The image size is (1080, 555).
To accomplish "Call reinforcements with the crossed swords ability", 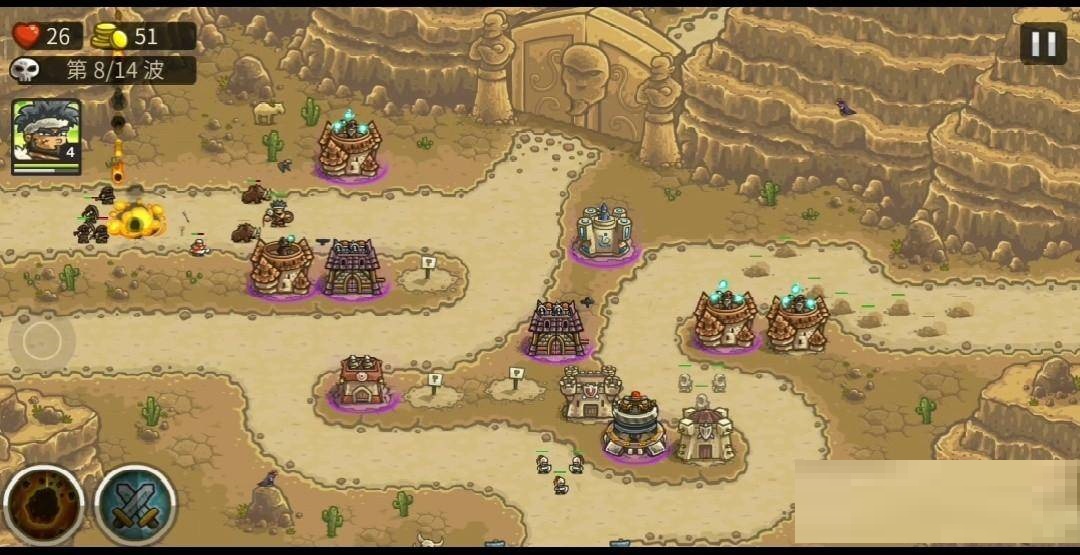I will point(136,505).
